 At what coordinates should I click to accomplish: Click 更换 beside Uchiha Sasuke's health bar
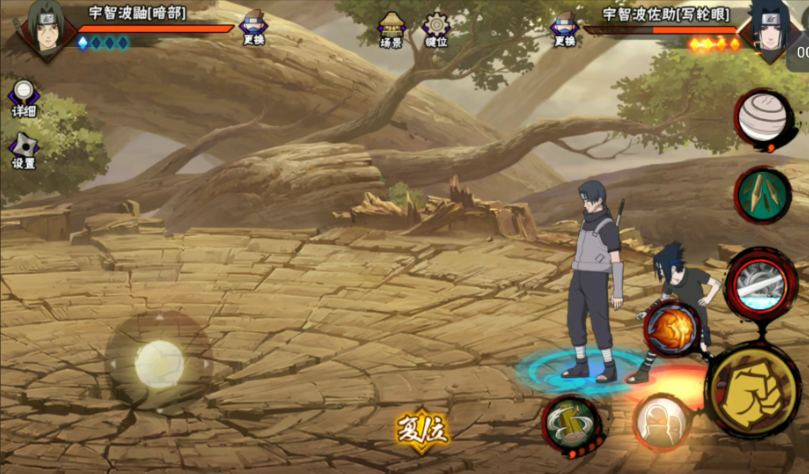(x=565, y=29)
